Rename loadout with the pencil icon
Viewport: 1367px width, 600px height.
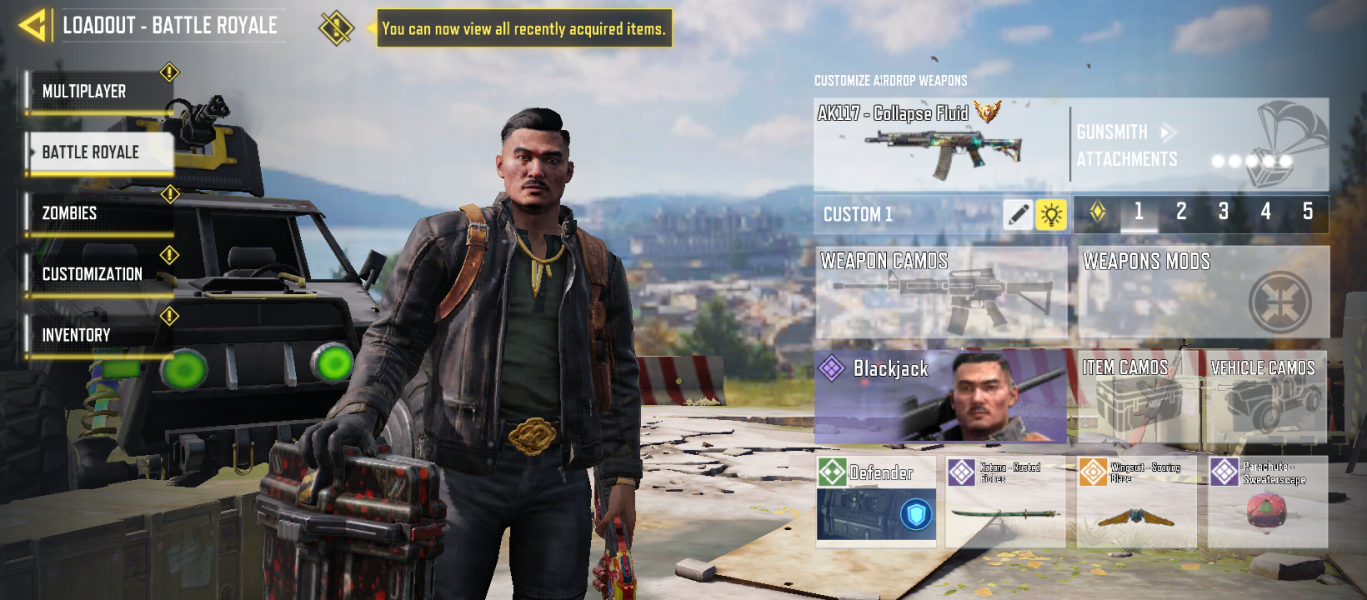coord(1018,214)
